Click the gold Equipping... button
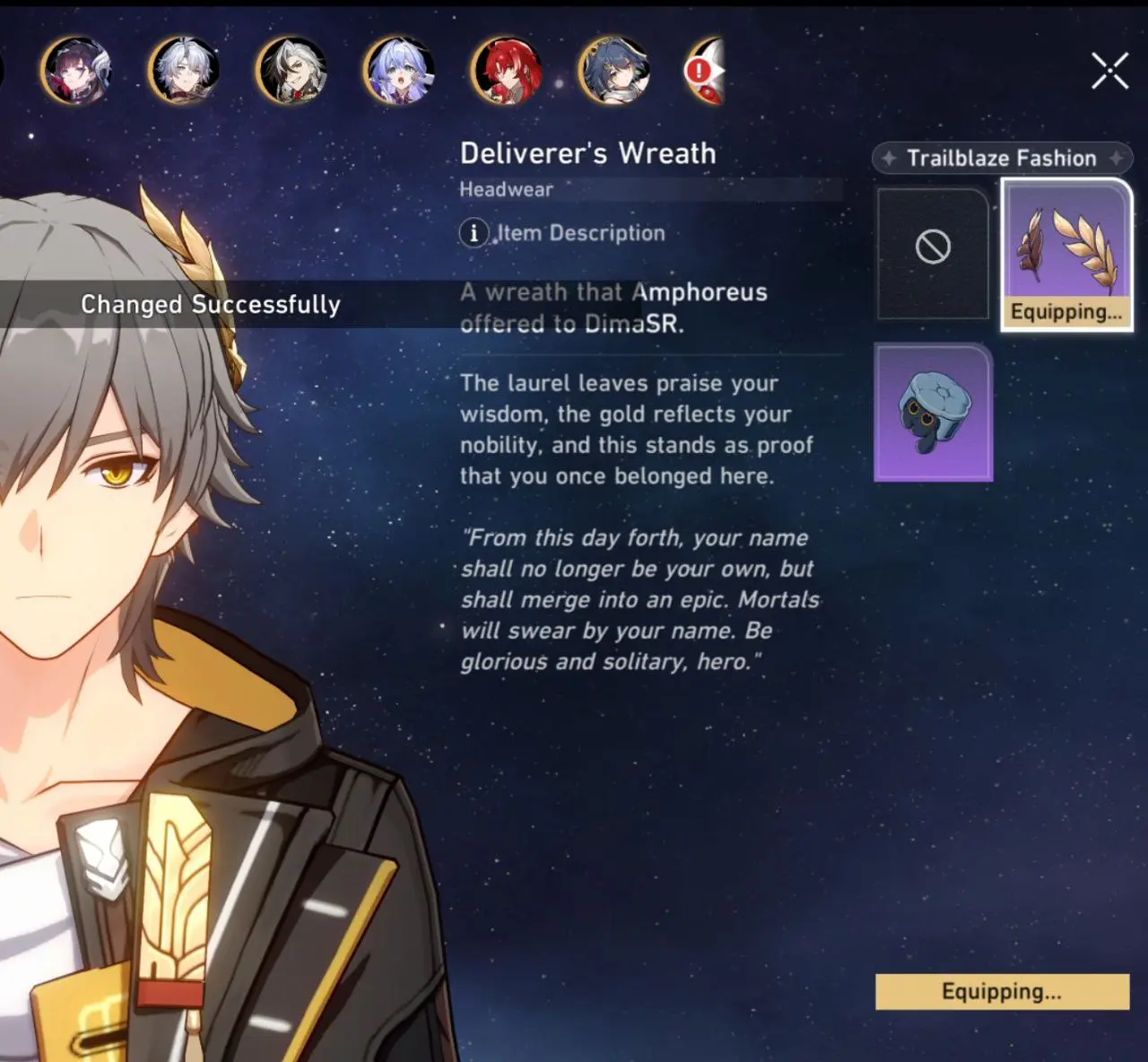 pos(1002,991)
